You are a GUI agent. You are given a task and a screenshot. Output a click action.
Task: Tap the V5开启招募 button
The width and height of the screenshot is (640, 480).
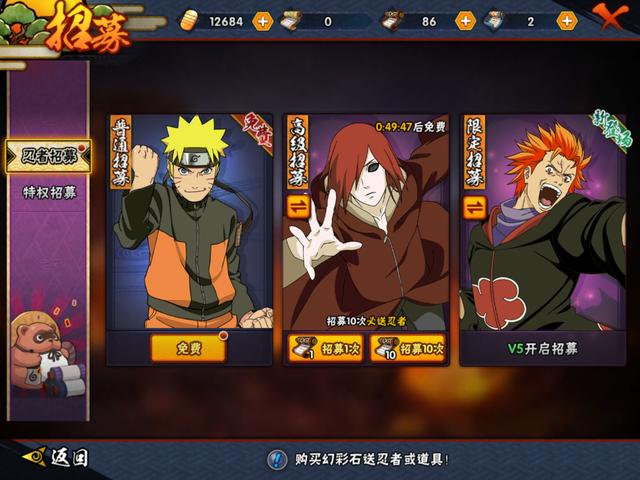[542, 349]
